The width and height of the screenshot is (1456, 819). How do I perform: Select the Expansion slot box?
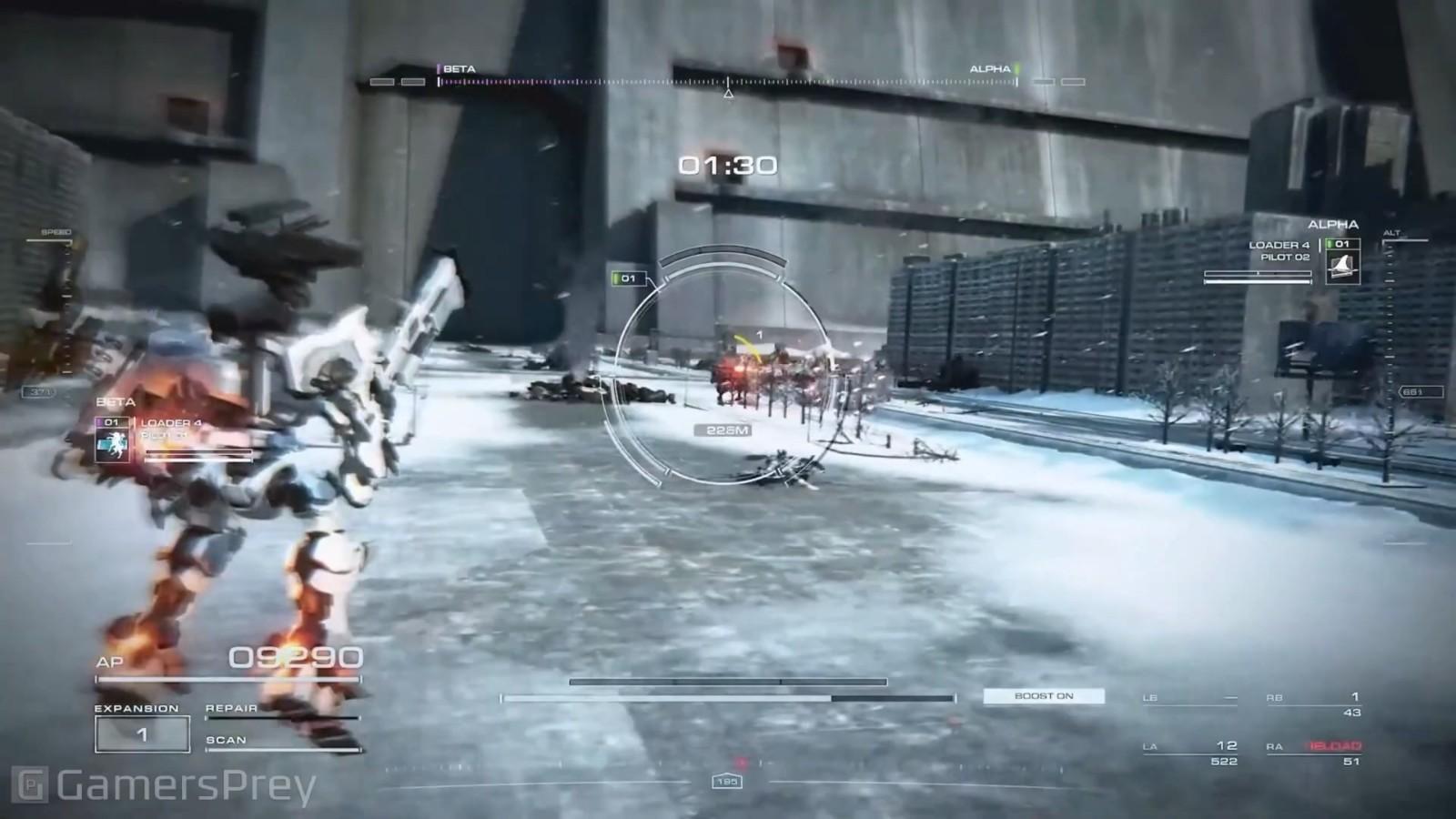pos(142,734)
